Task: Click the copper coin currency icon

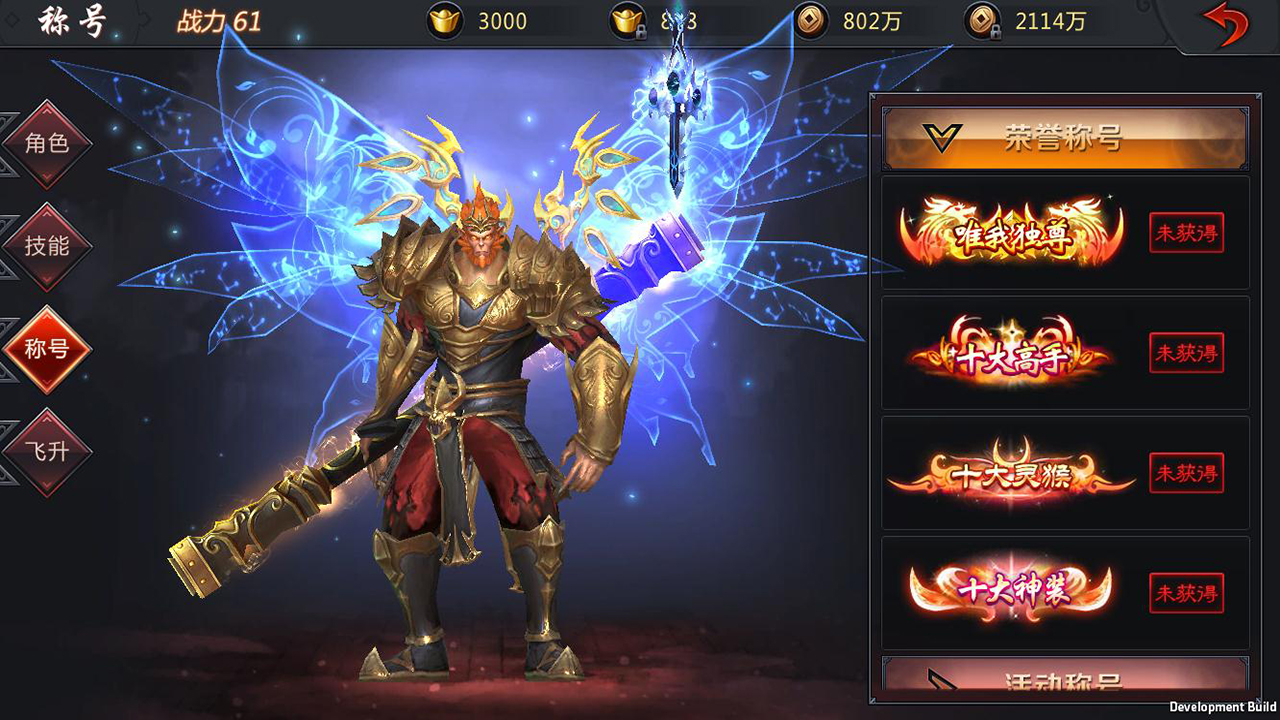Action: click(x=812, y=21)
